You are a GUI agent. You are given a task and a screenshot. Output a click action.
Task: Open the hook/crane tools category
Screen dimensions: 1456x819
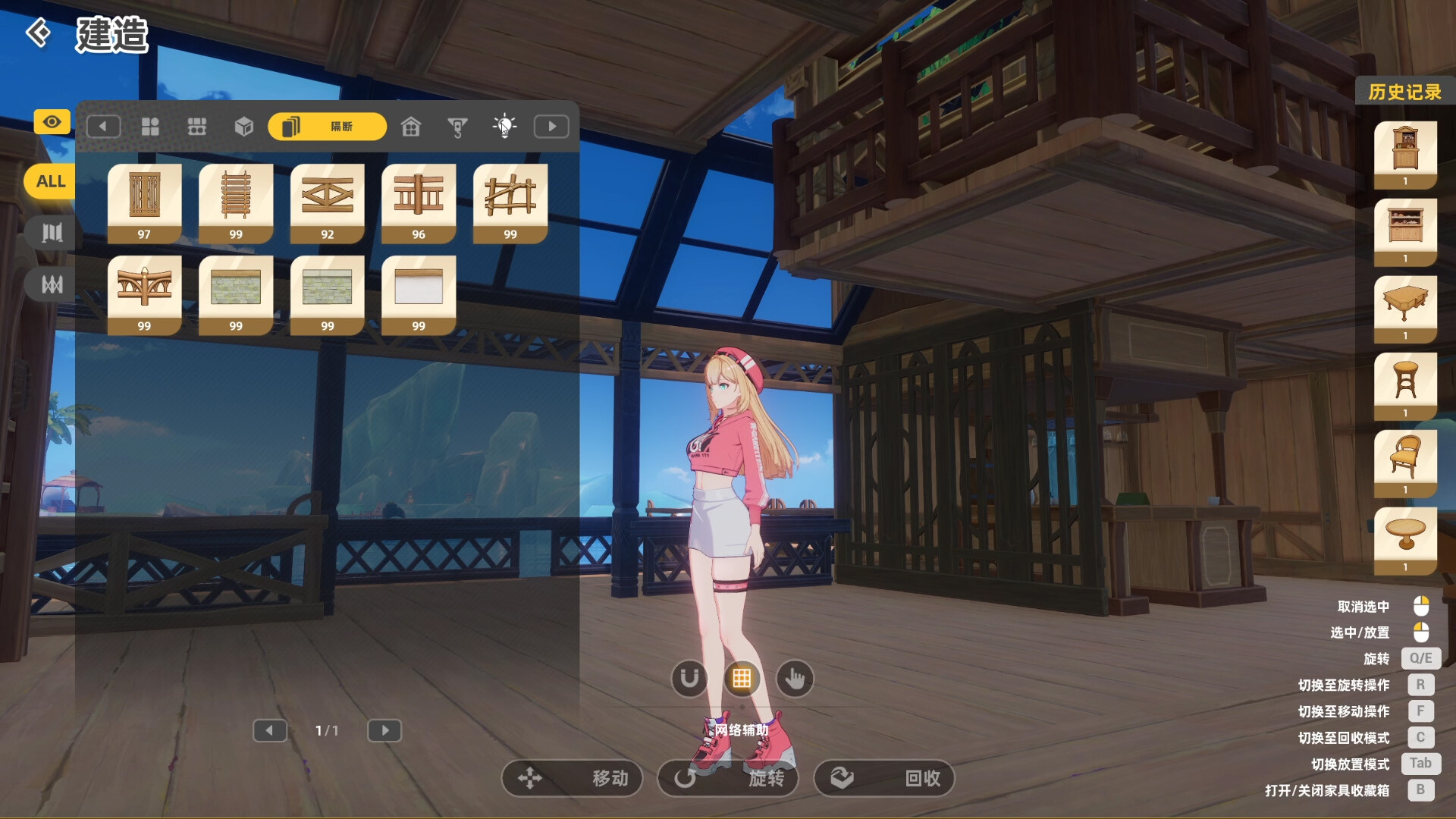[x=458, y=127]
